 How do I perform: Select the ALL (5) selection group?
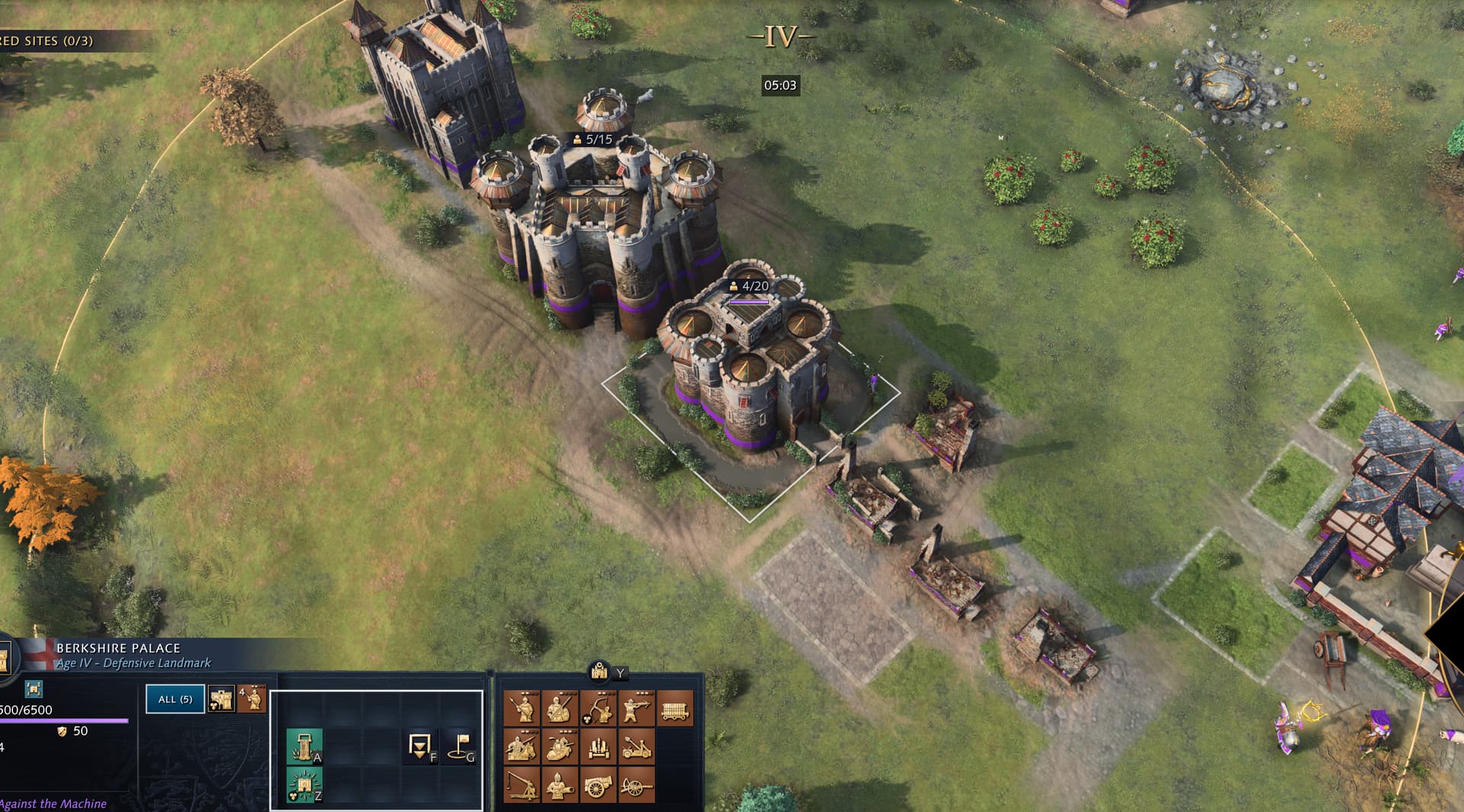click(x=175, y=699)
